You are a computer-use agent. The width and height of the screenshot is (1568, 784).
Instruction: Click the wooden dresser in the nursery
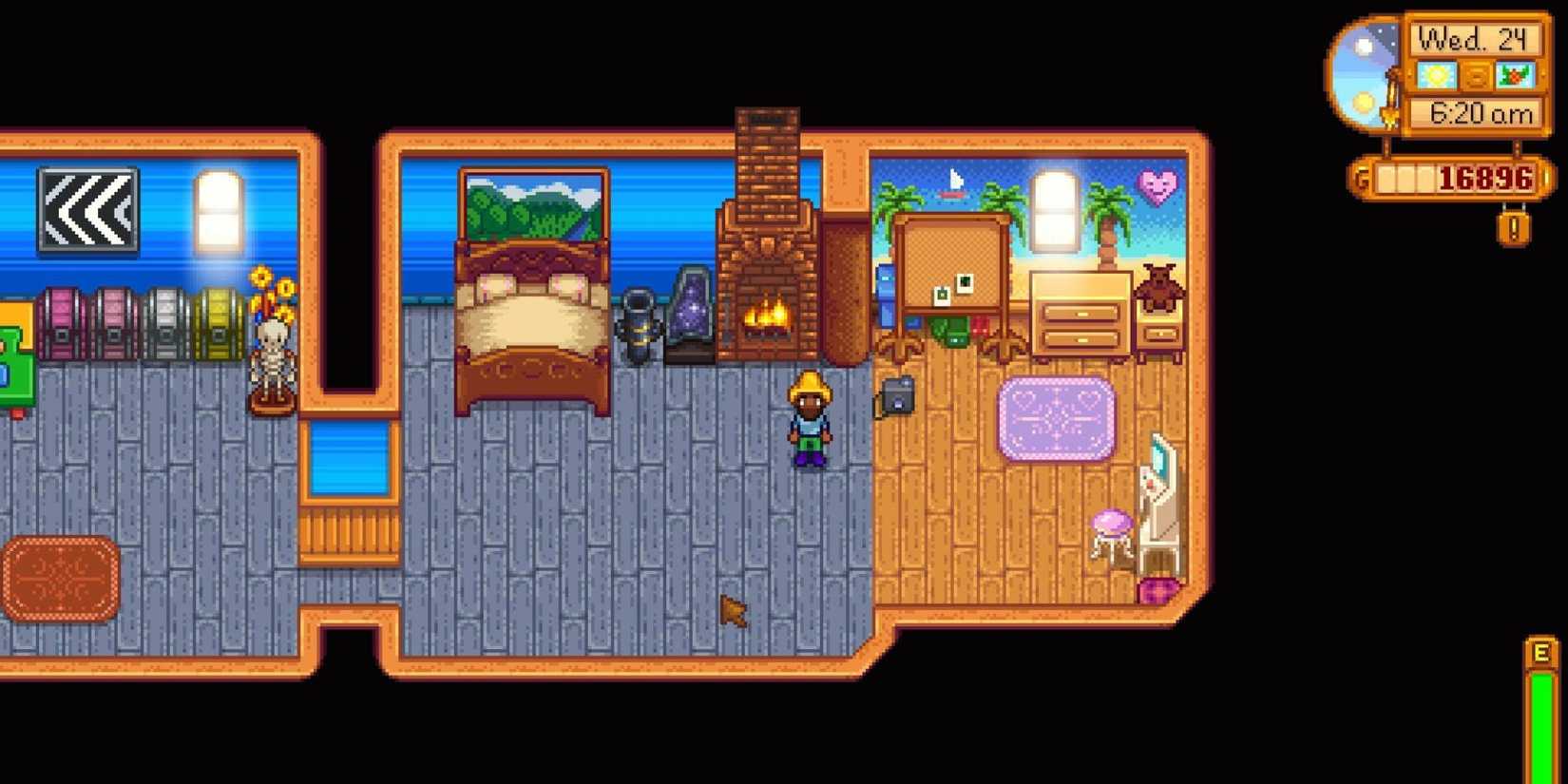1079,314
